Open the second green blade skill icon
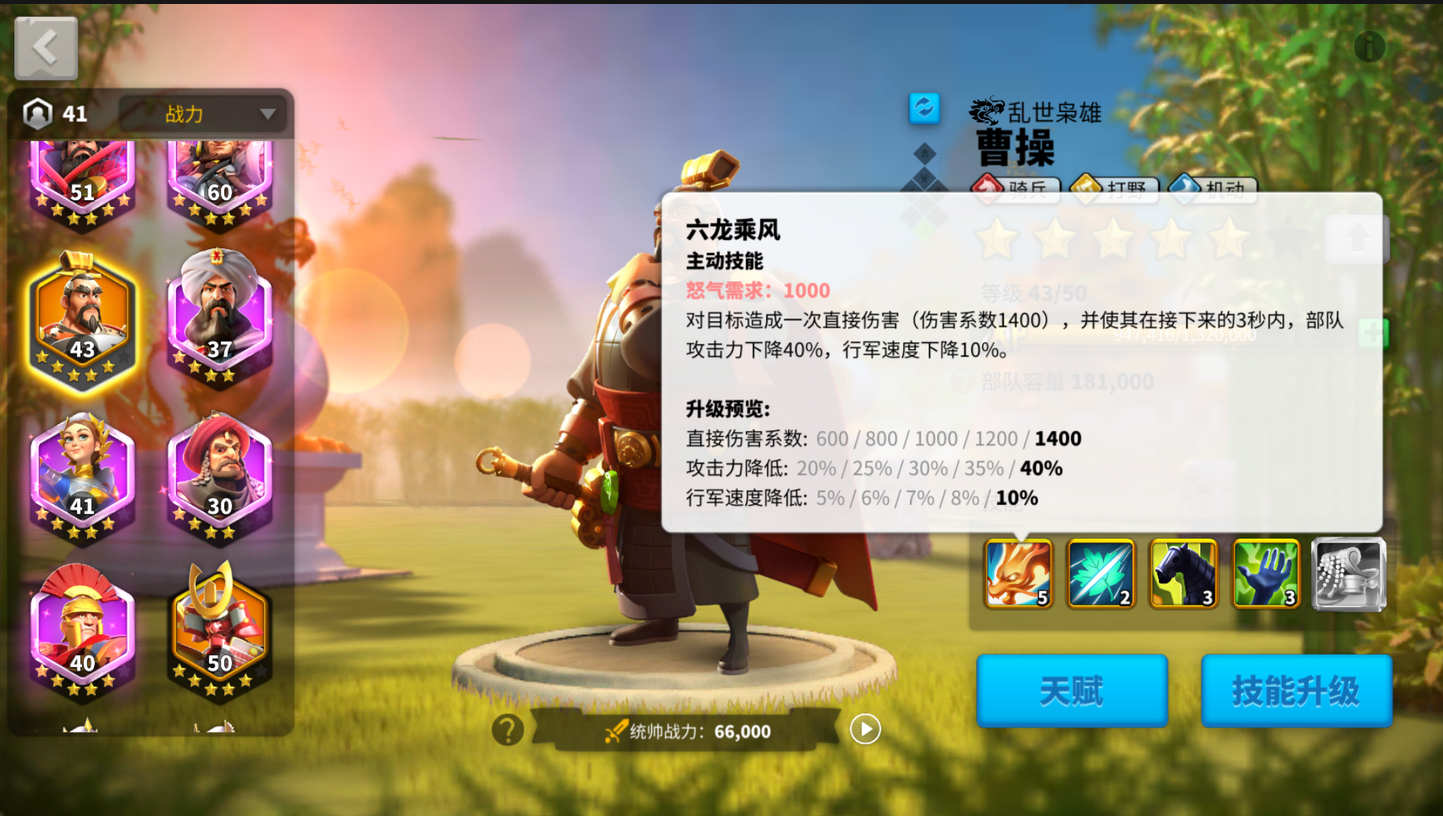Image resolution: width=1443 pixels, height=816 pixels. click(x=1100, y=574)
